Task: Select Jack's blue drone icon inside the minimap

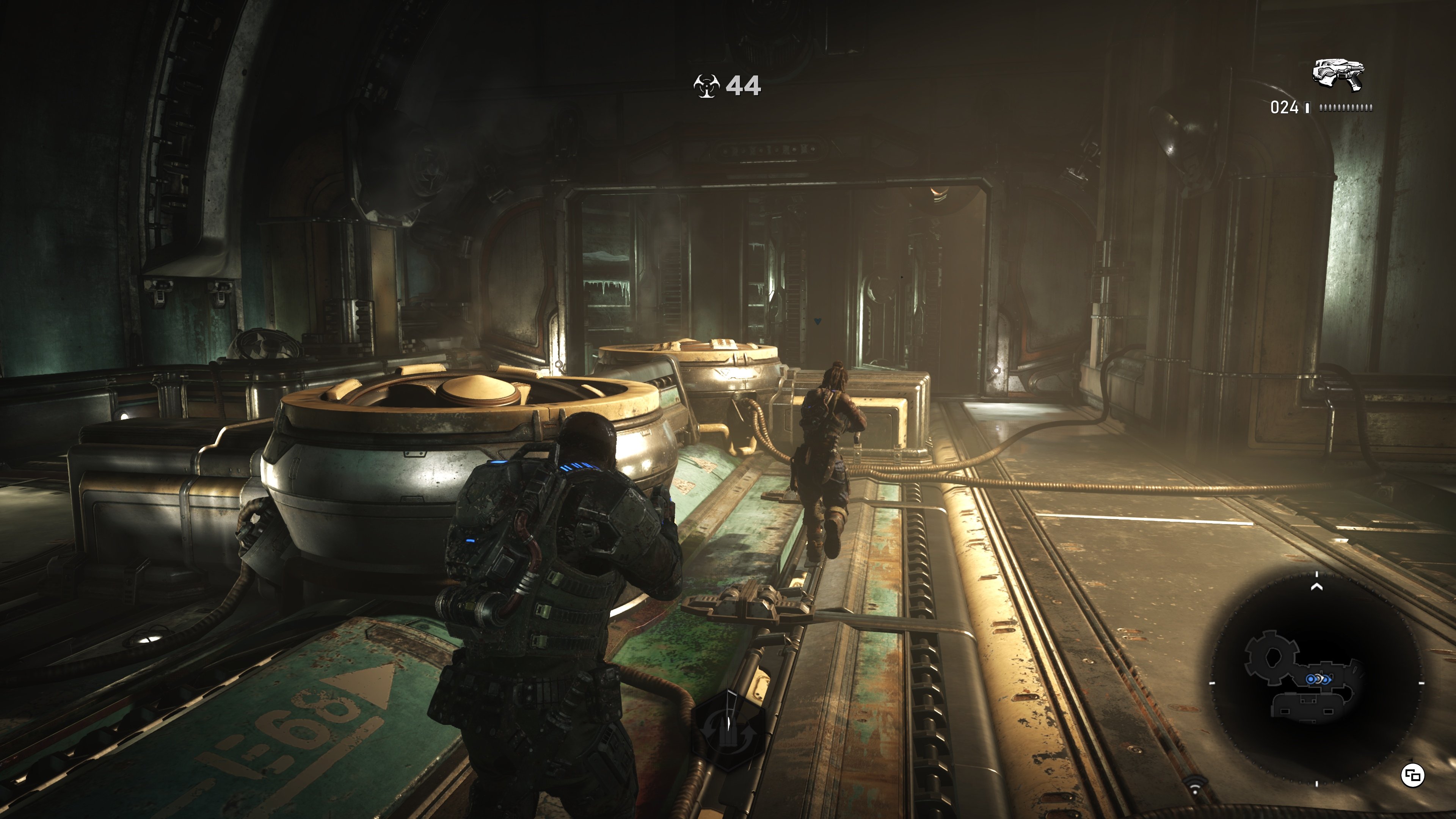Action: click(1311, 679)
